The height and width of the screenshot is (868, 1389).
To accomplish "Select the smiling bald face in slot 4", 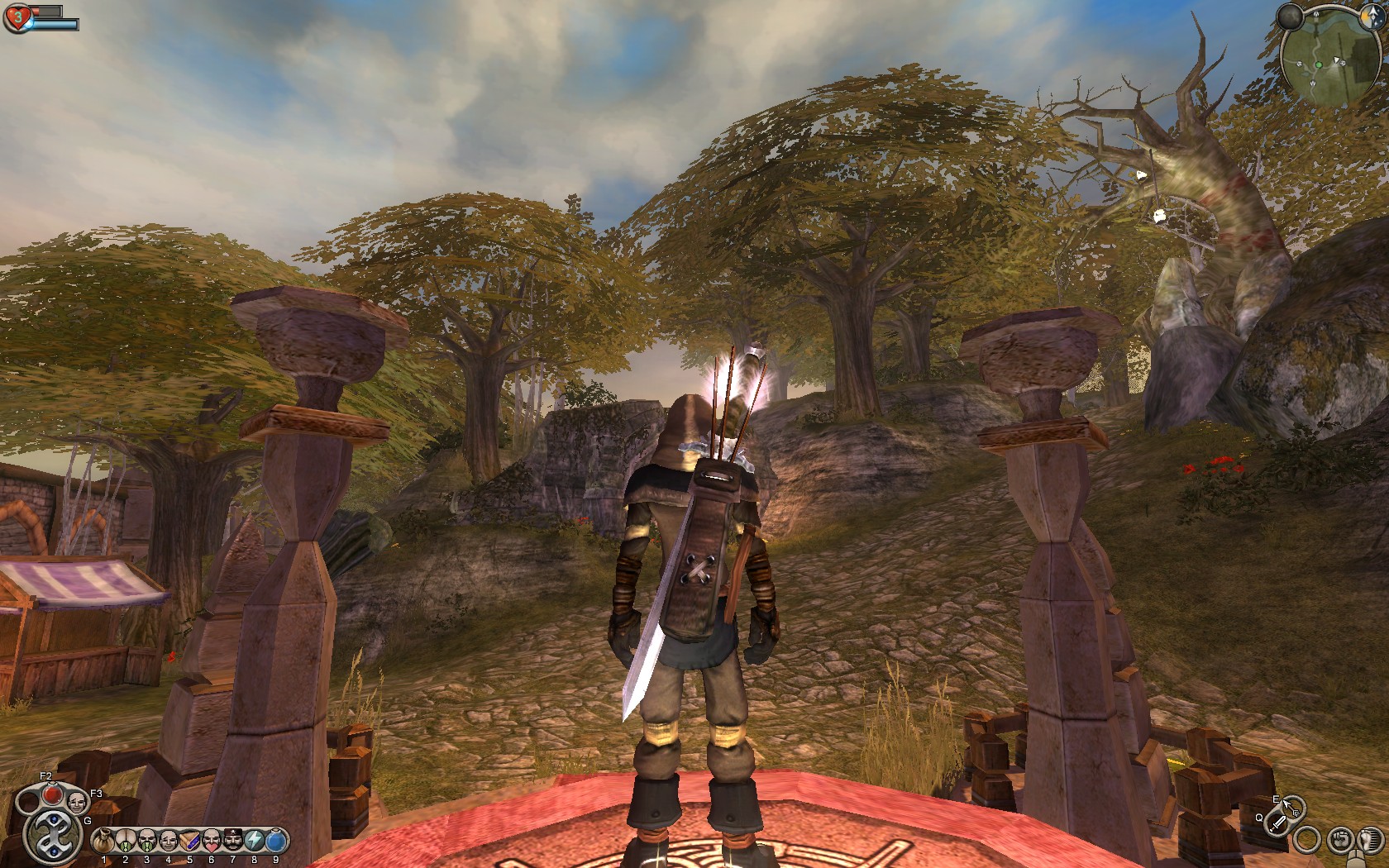I will (169, 842).
